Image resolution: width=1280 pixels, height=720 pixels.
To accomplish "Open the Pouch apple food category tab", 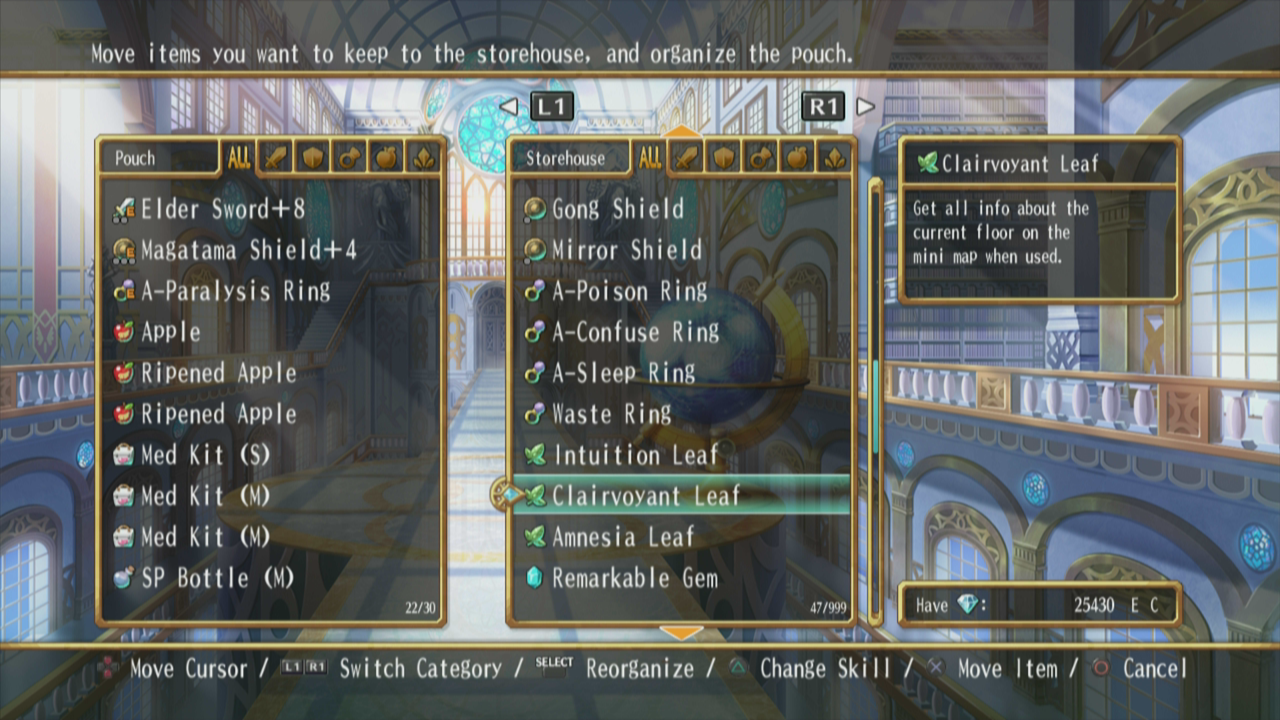I will (385, 158).
